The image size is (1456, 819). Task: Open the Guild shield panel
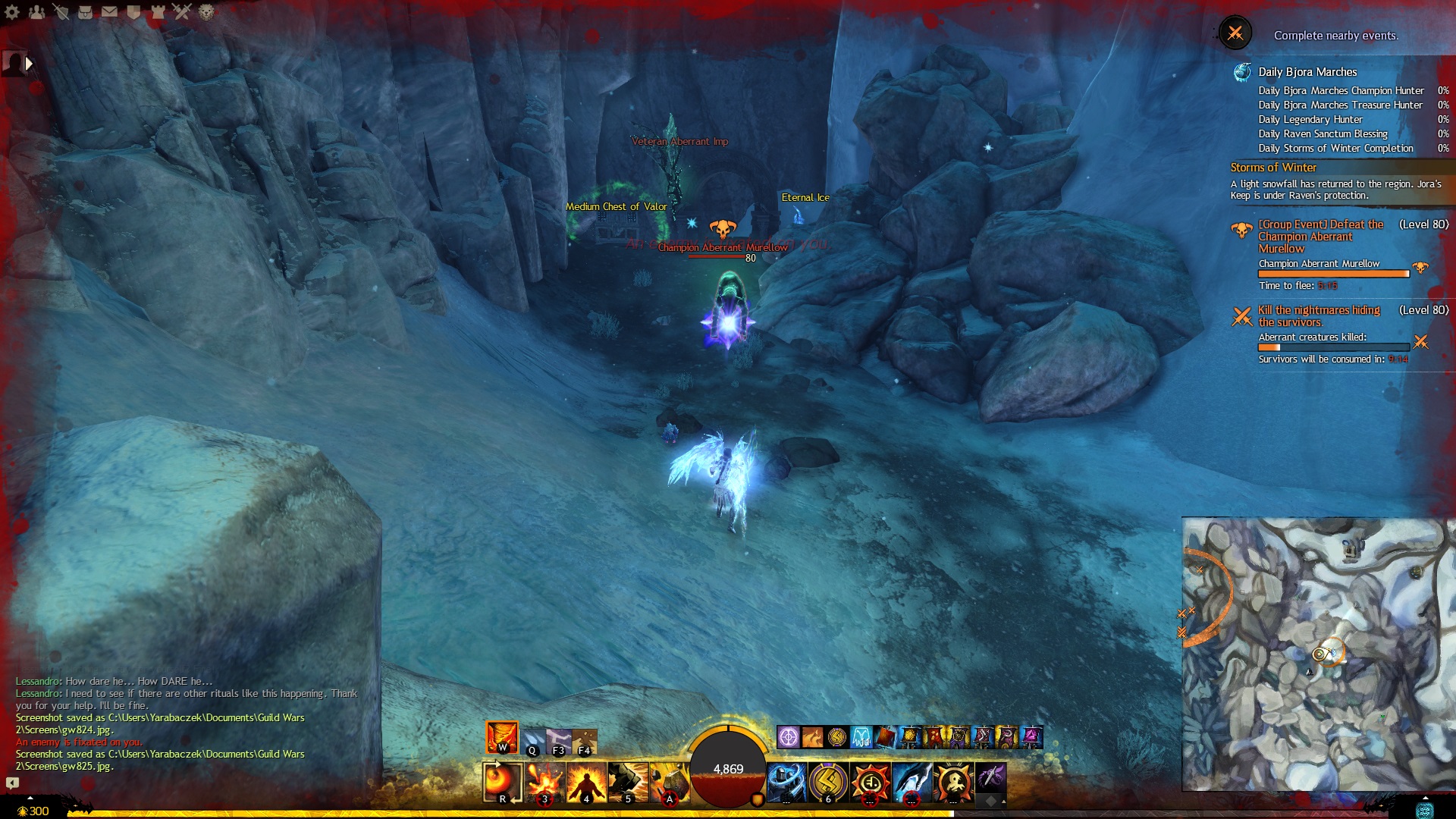tap(133, 12)
